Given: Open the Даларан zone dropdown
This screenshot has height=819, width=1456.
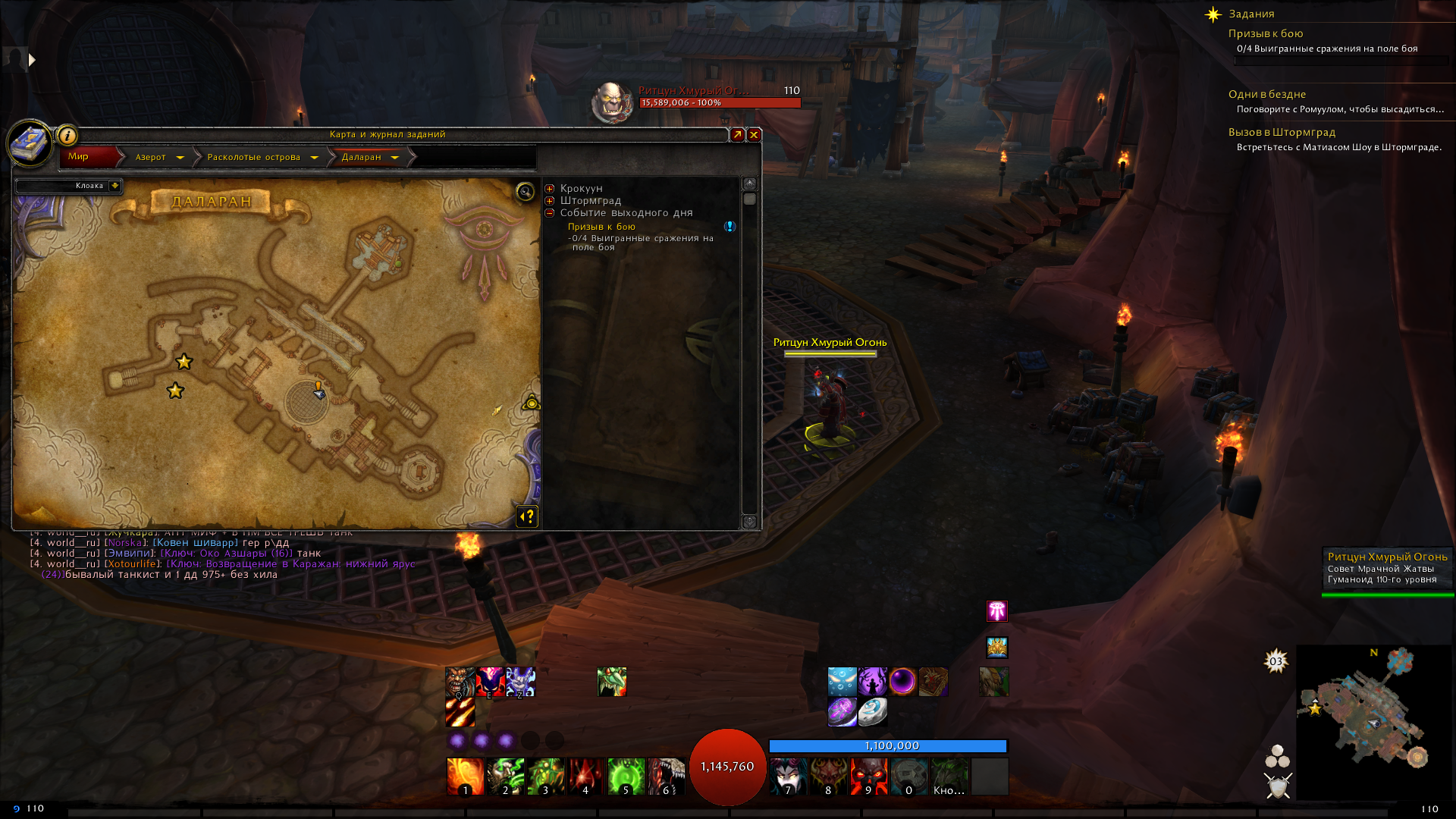Looking at the screenshot, I should [394, 158].
